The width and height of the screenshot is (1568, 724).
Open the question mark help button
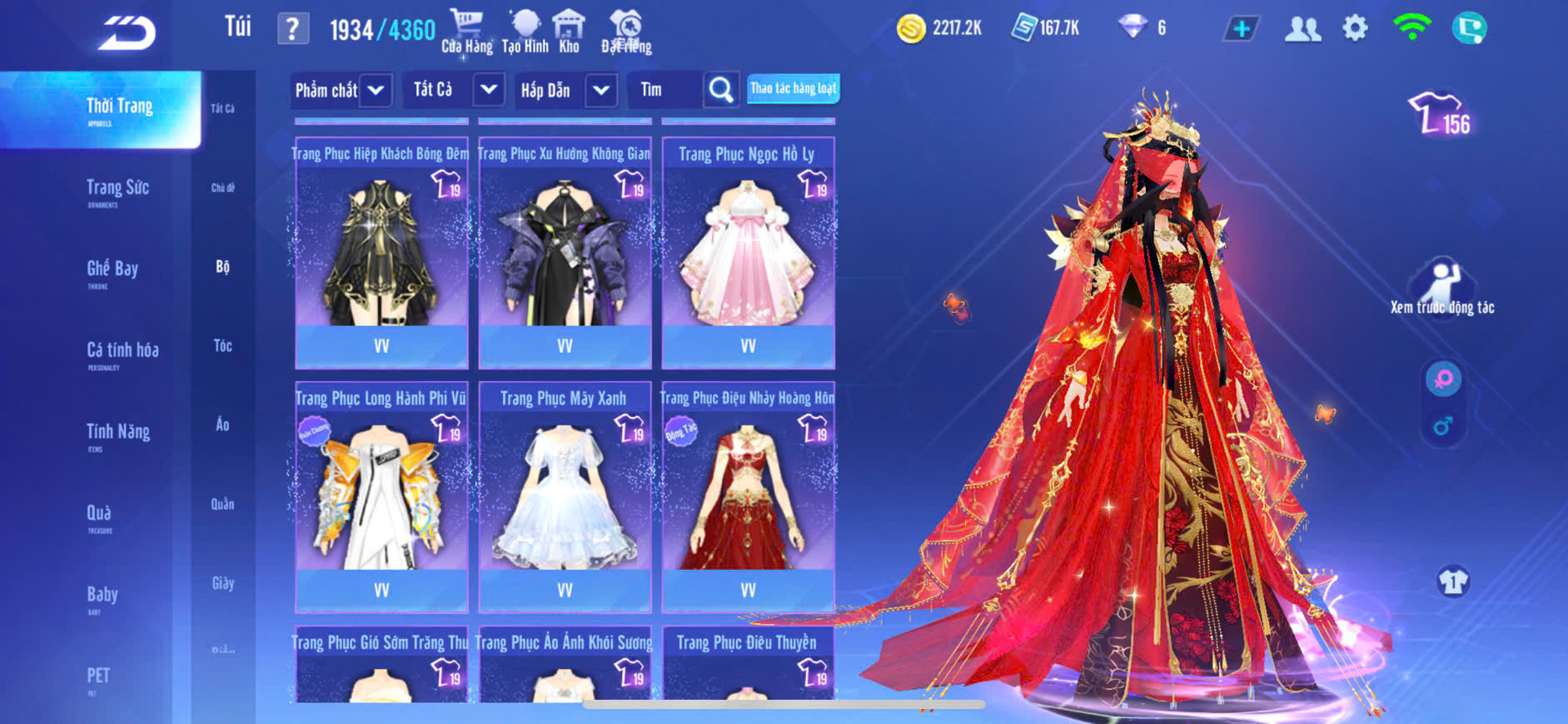292,29
